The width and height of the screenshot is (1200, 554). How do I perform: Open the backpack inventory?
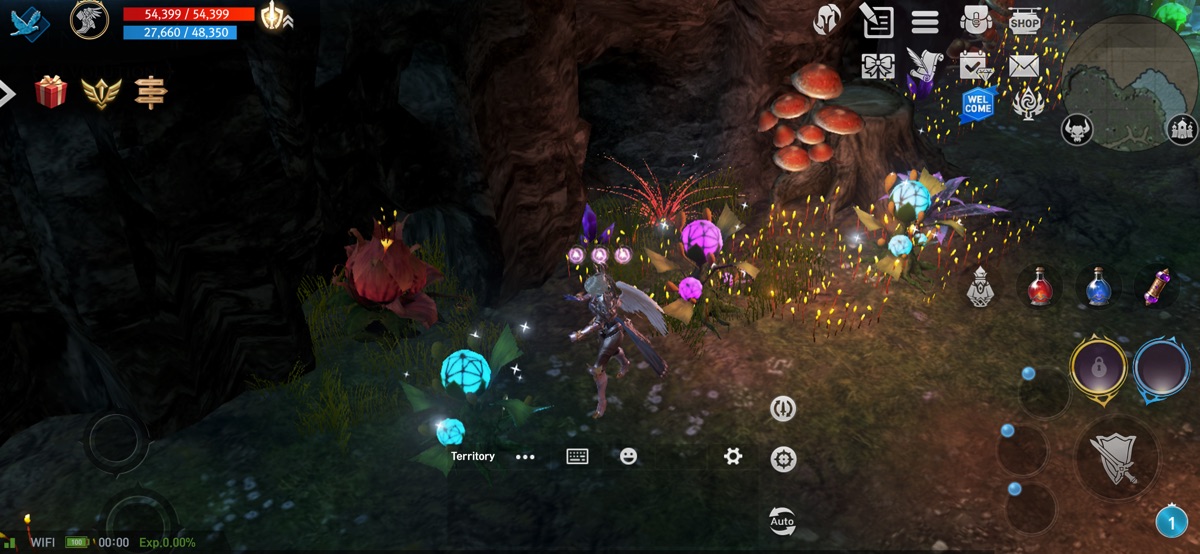click(x=975, y=20)
